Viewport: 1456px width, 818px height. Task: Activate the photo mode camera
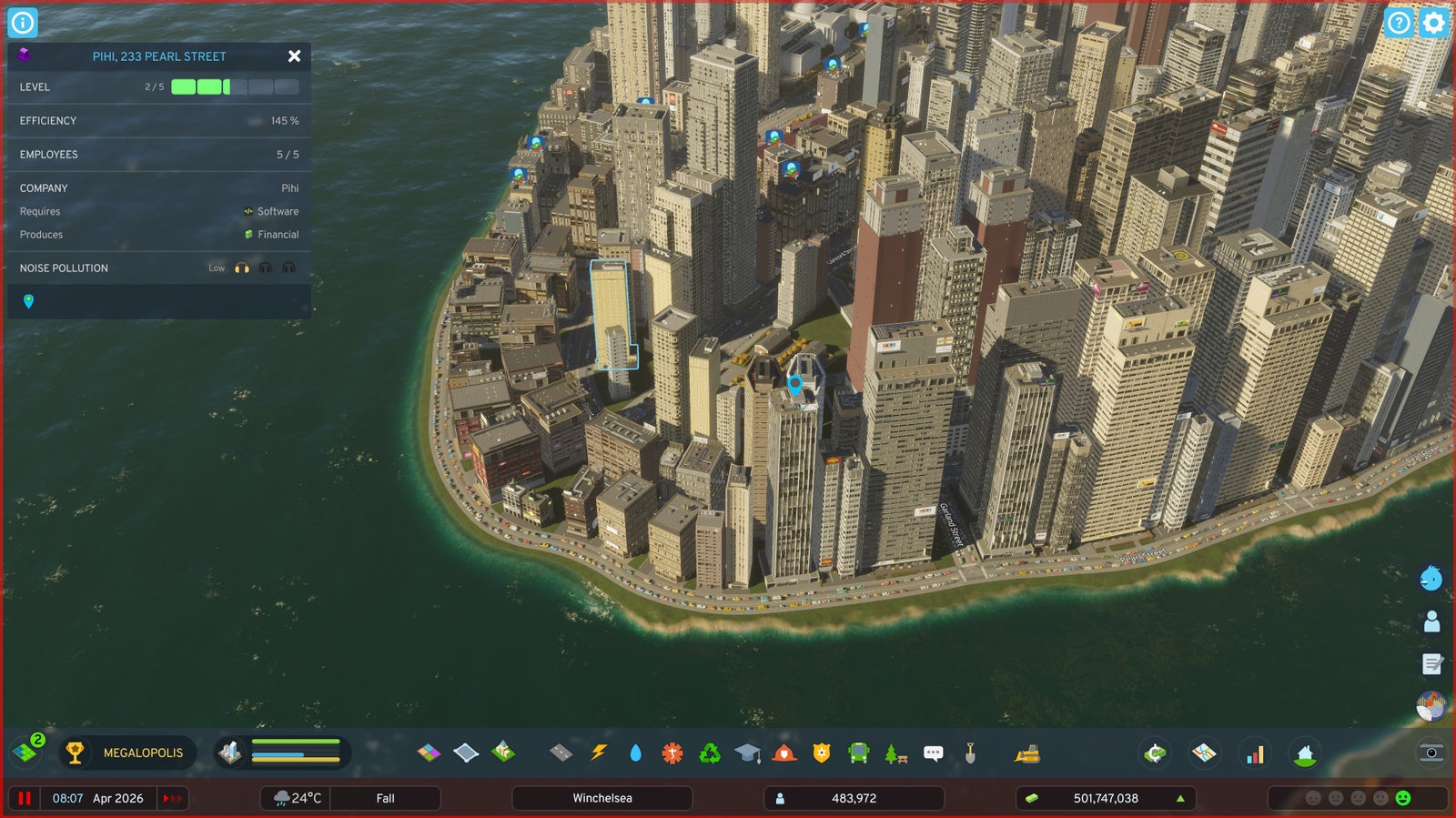tap(1431, 752)
